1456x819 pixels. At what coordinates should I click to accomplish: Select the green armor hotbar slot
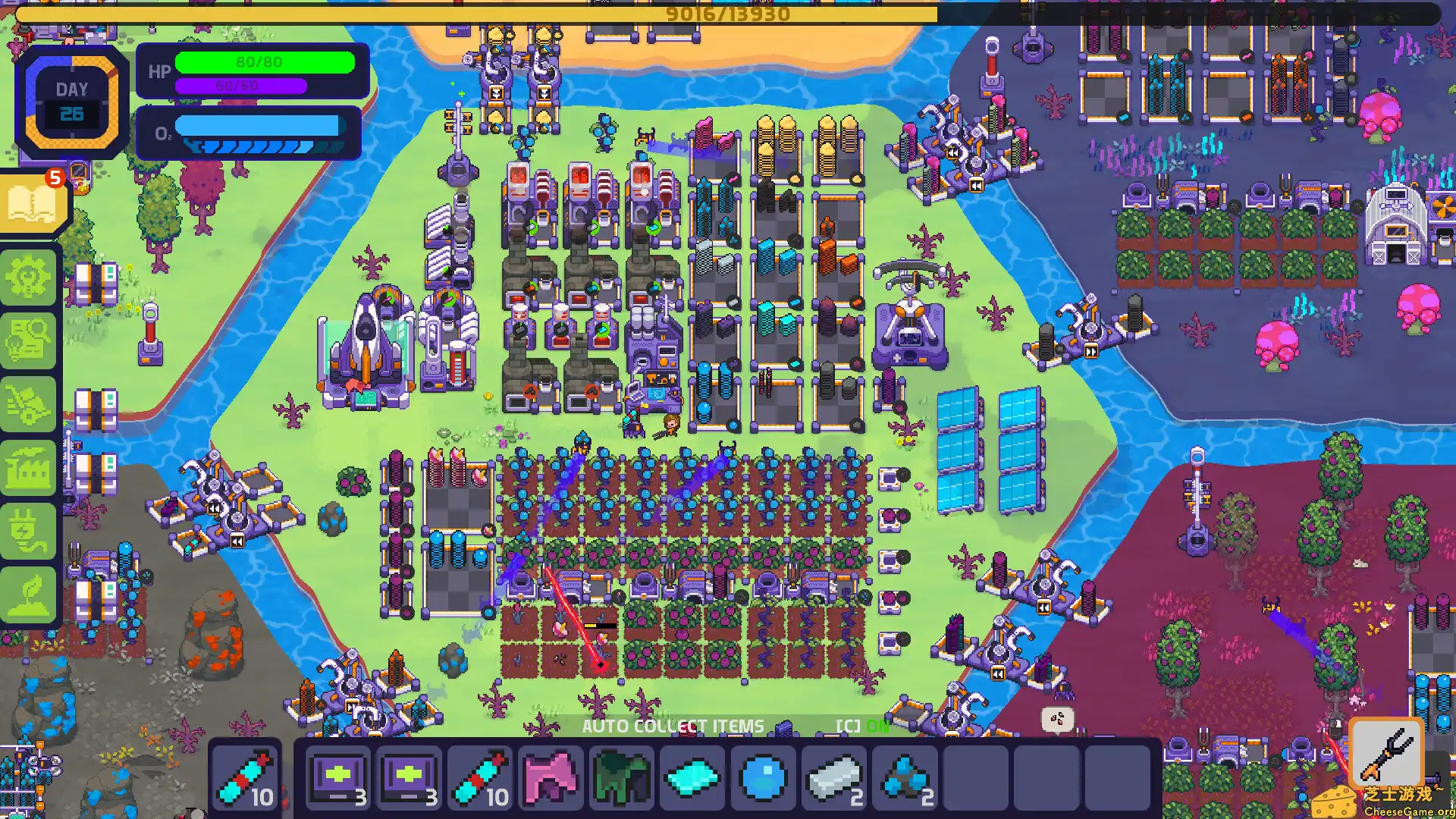pos(622,777)
